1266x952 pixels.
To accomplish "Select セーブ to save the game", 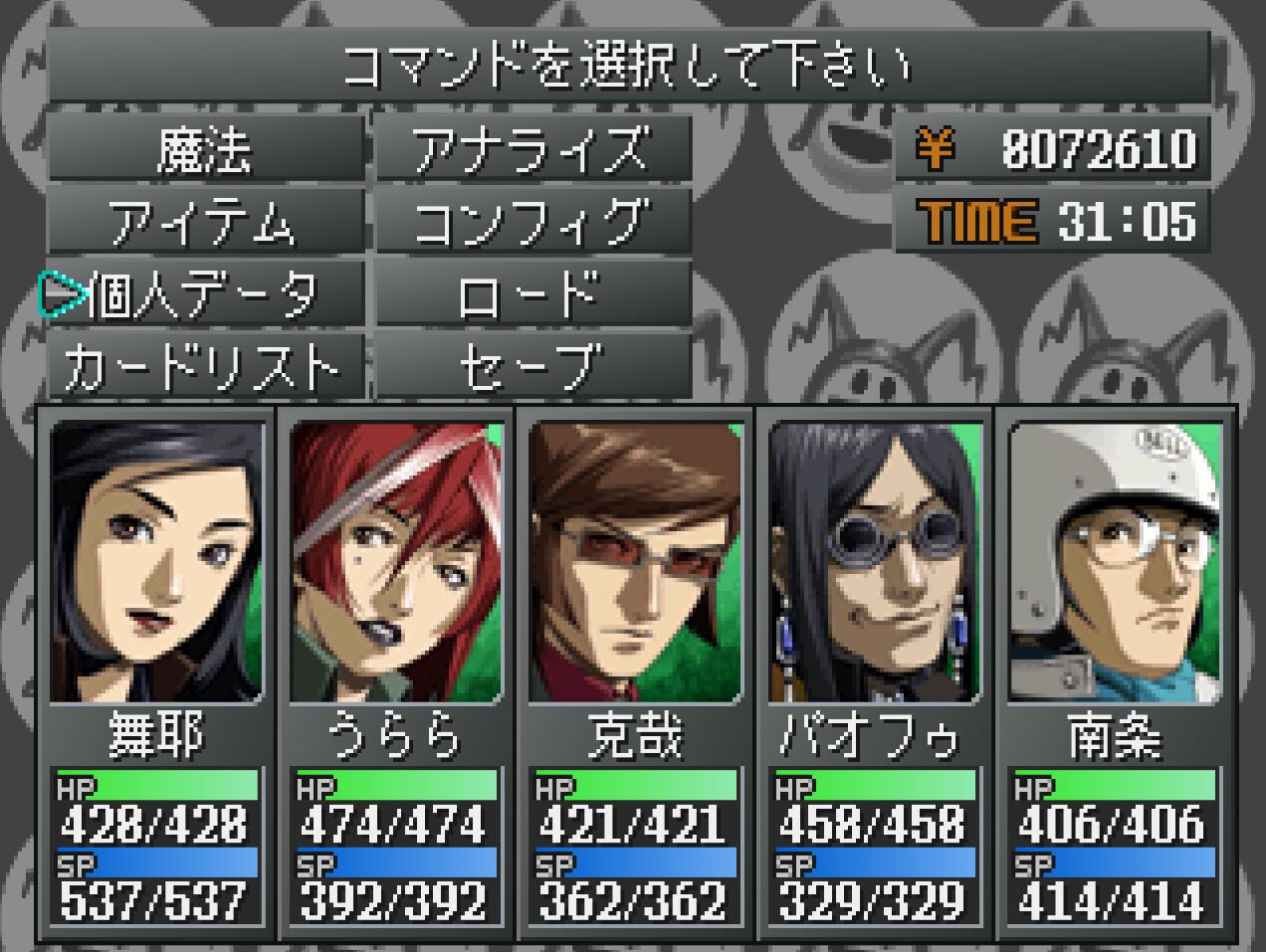I will click(532, 366).
